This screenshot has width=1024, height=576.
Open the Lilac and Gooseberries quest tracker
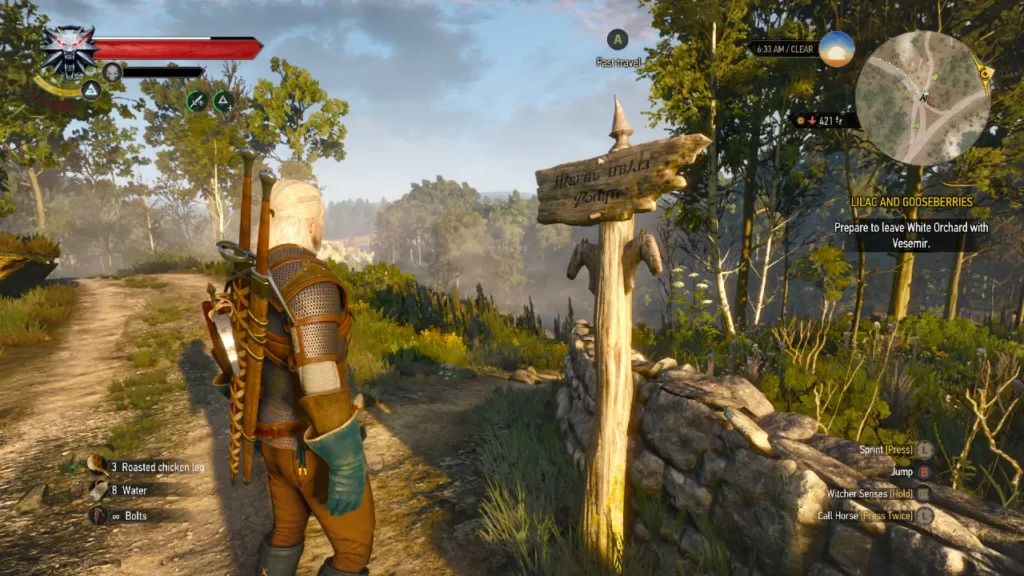click(x=911, y=202)
